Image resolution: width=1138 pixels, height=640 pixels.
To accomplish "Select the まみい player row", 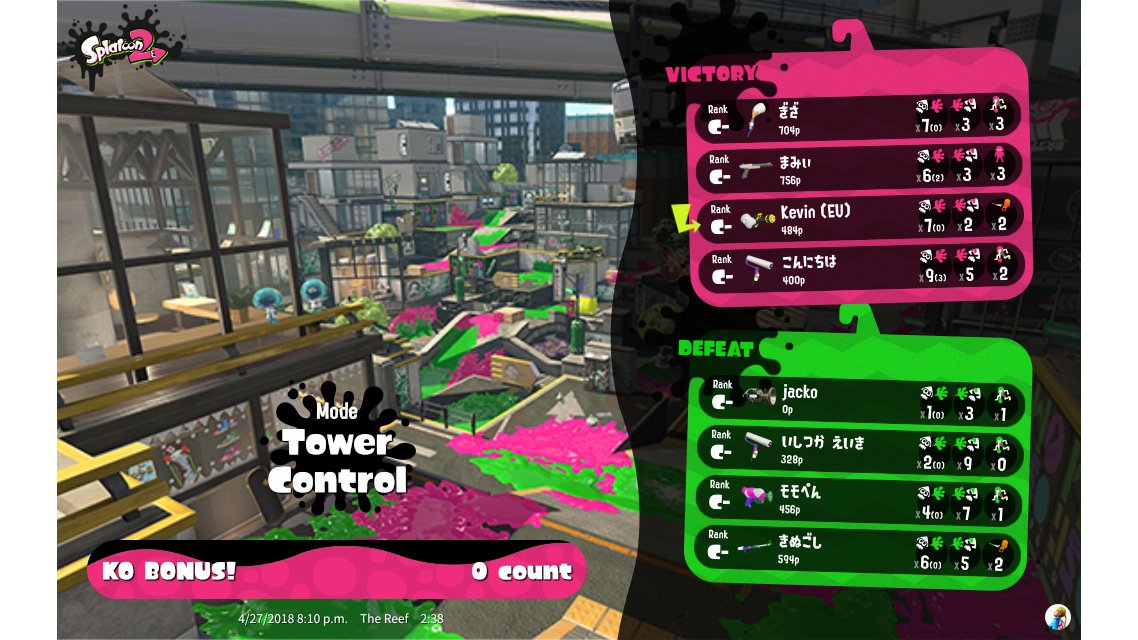I will pos(860,169).
